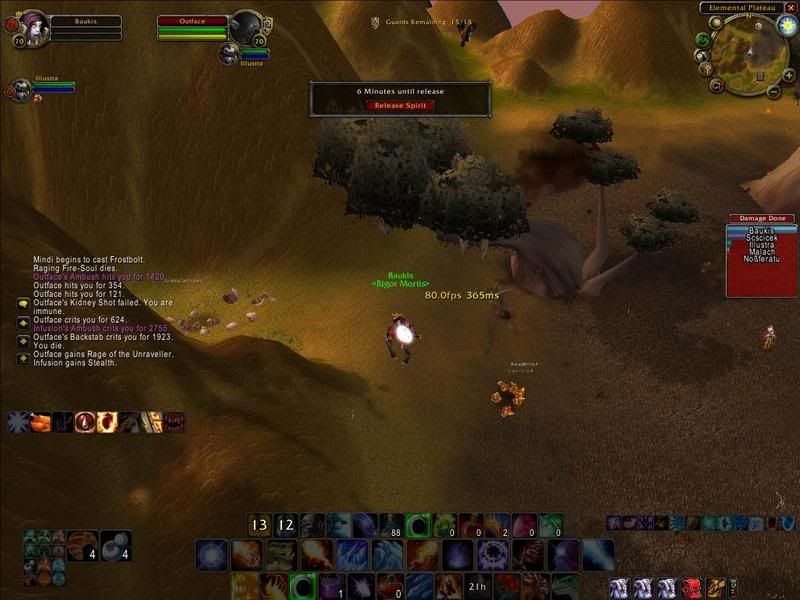This screenshot has height=600, width=800.
Task: Activate the action slot showing number 12
Action: coord(285,525)
